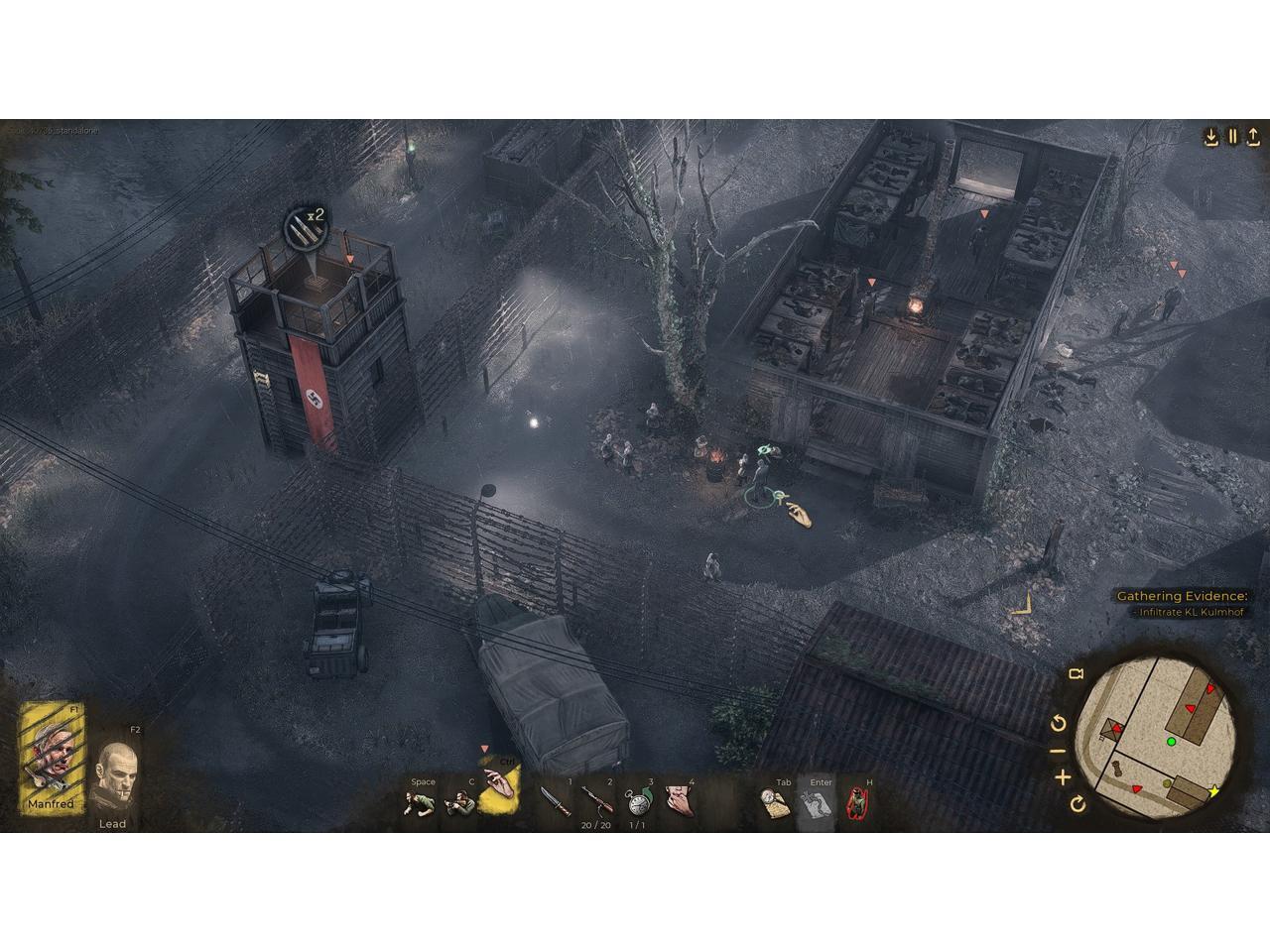
Task: Click the greyed-out Enter document icon
Action: pos(815,803)
